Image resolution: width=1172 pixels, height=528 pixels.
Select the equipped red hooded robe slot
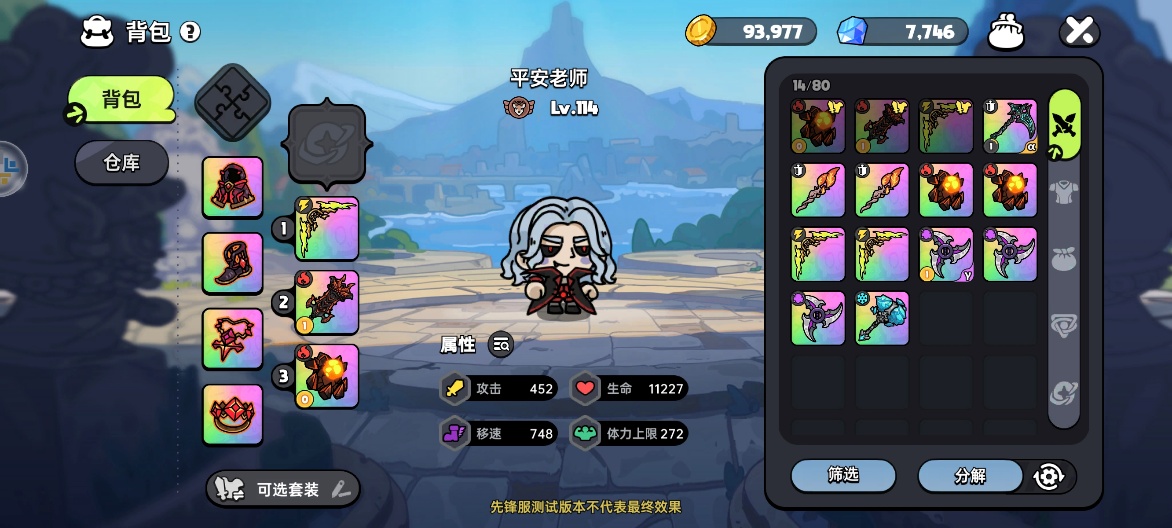(233, 187)
